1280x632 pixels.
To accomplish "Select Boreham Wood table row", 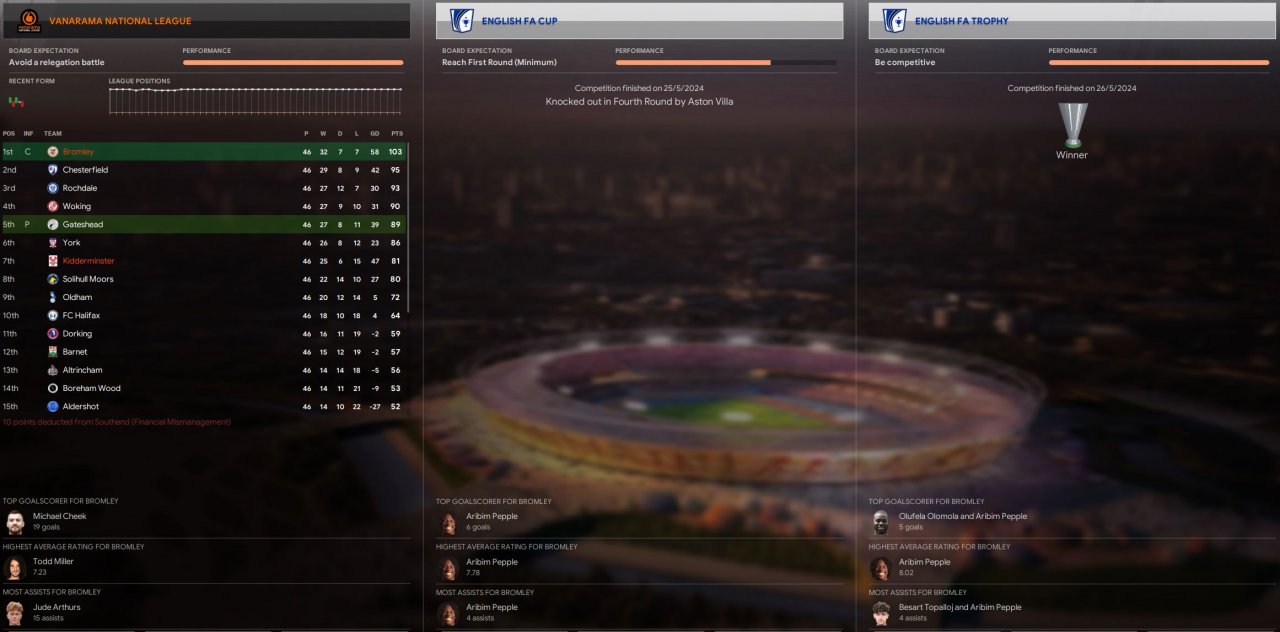I will coord(91,388).
